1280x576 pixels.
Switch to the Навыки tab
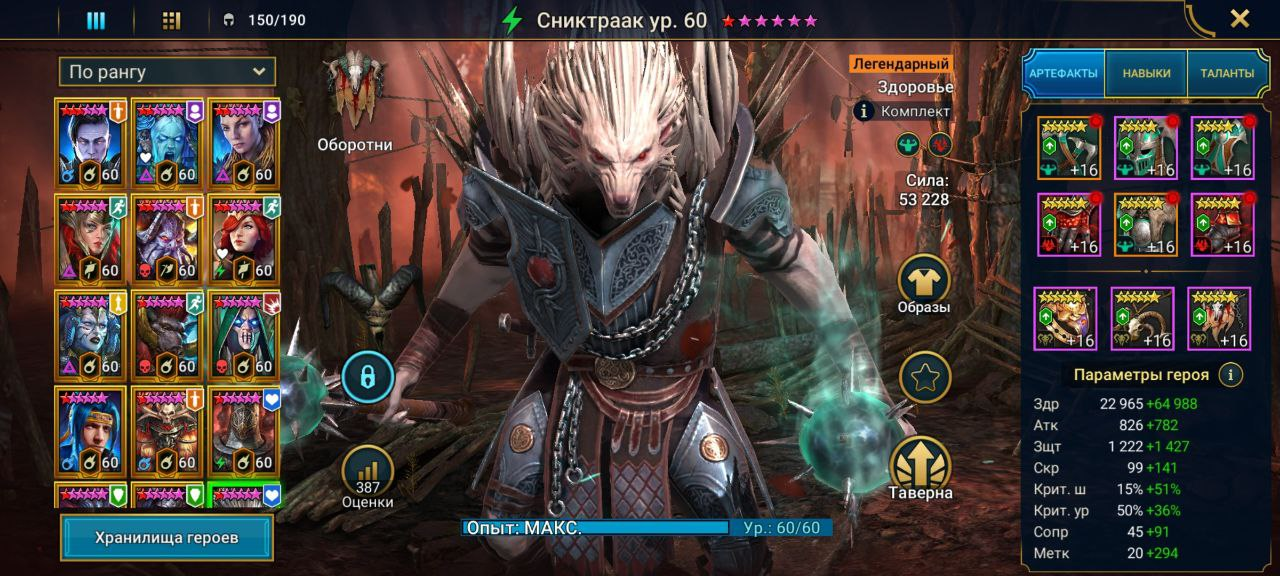click(1146, 73)
